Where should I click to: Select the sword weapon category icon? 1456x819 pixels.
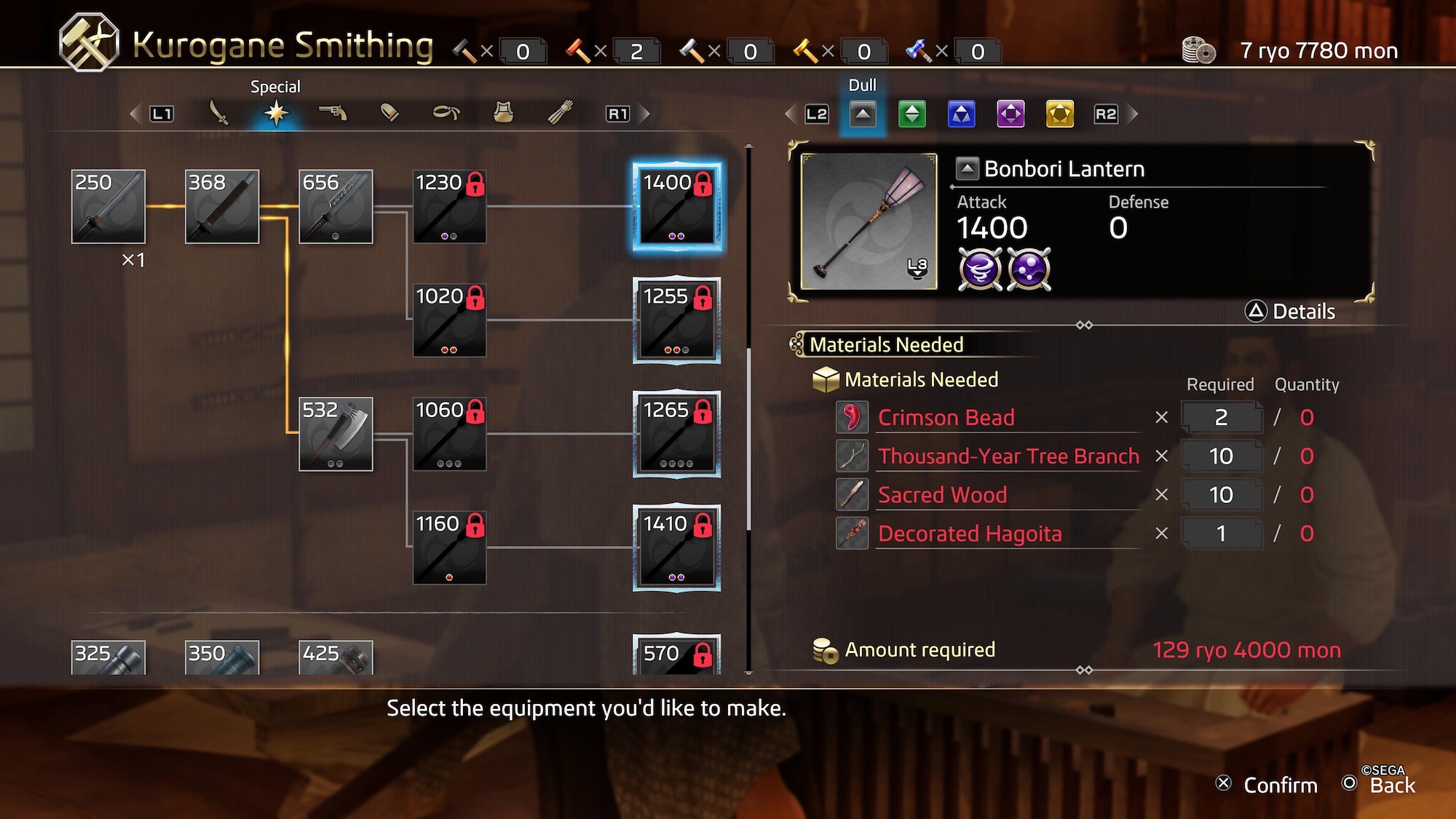click(x=221, y=113)
